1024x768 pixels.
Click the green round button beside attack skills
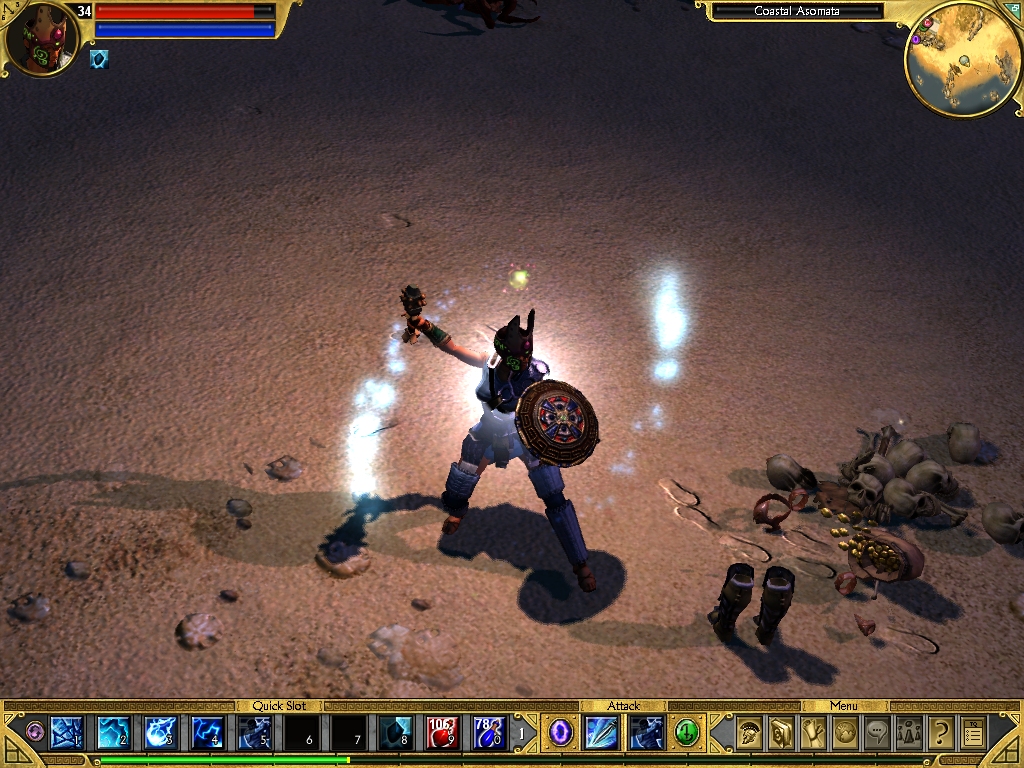coord(686,733)
